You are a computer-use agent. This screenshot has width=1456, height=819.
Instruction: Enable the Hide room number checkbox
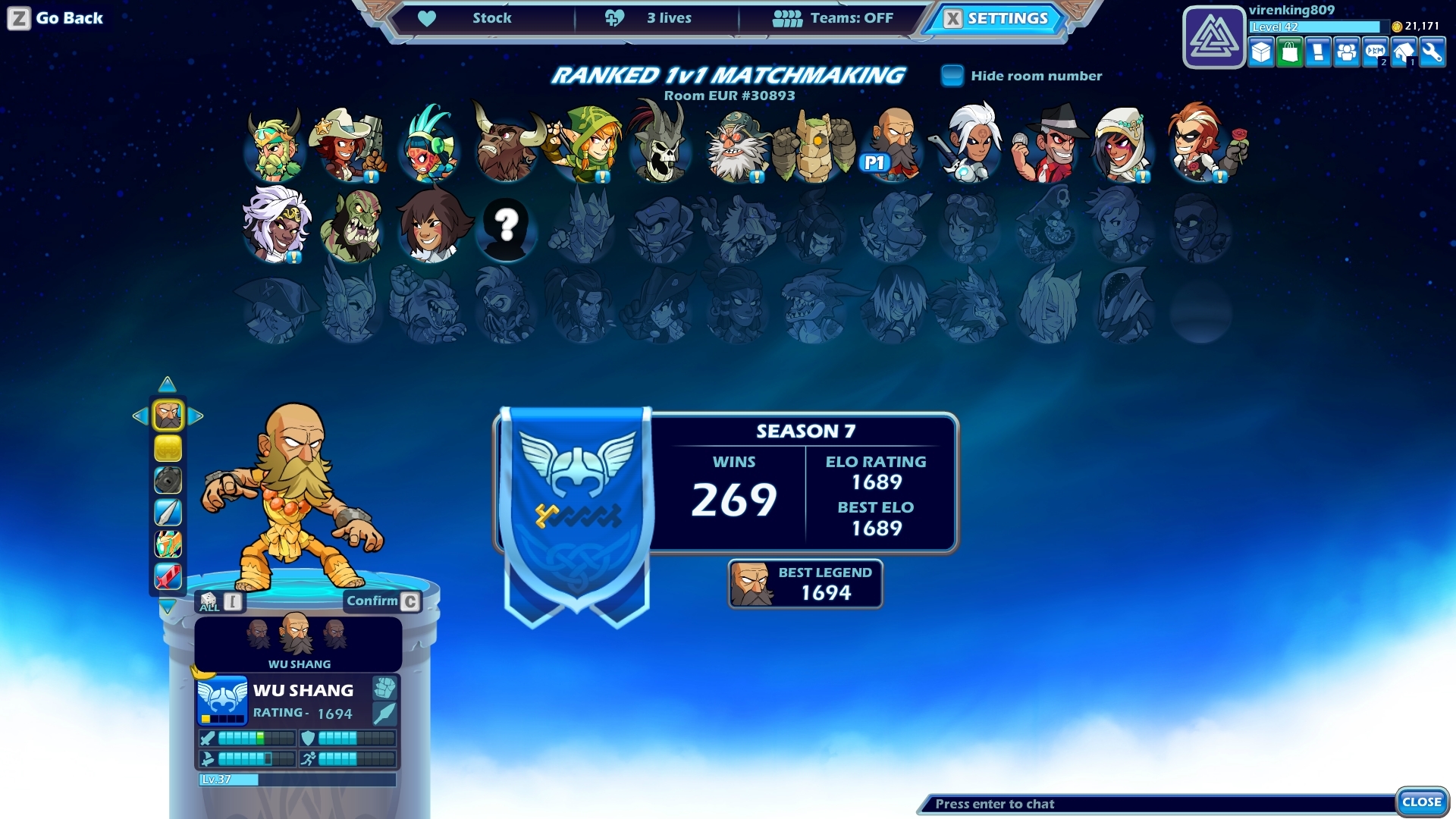click(x=951, y=75)
